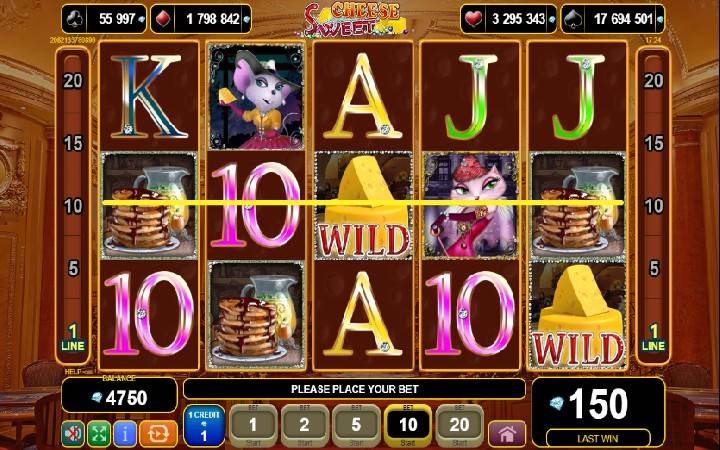This screenshot has width=720, height=450.
Task: Select the bet 5 start button
Action: coord(355,426)
